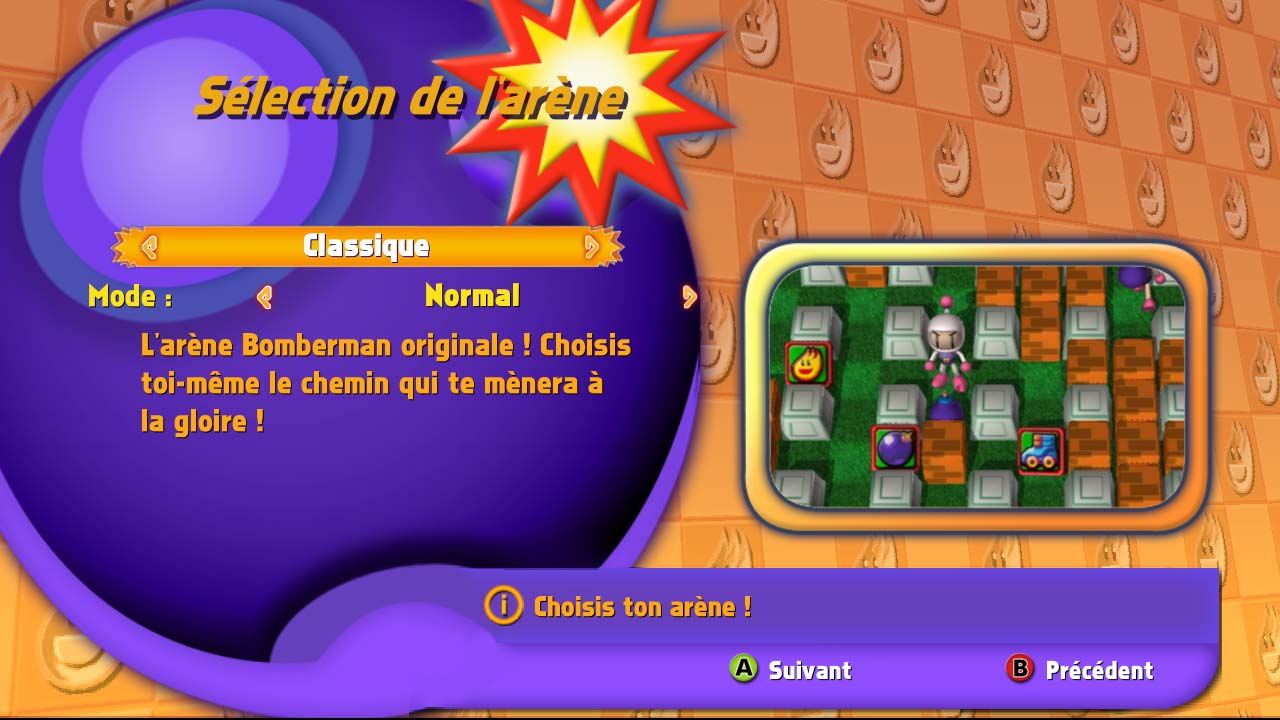This screenshot has height=720, width=1280.
Task: Select the Classique arena banner
Action: [367, 246]
